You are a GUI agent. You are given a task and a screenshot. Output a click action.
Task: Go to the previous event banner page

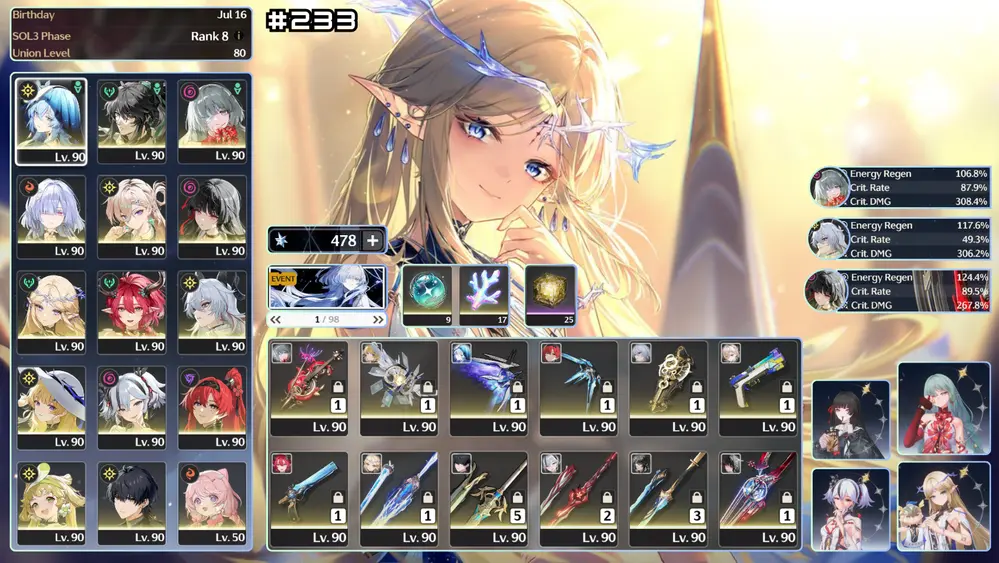[x=276, y=320]
